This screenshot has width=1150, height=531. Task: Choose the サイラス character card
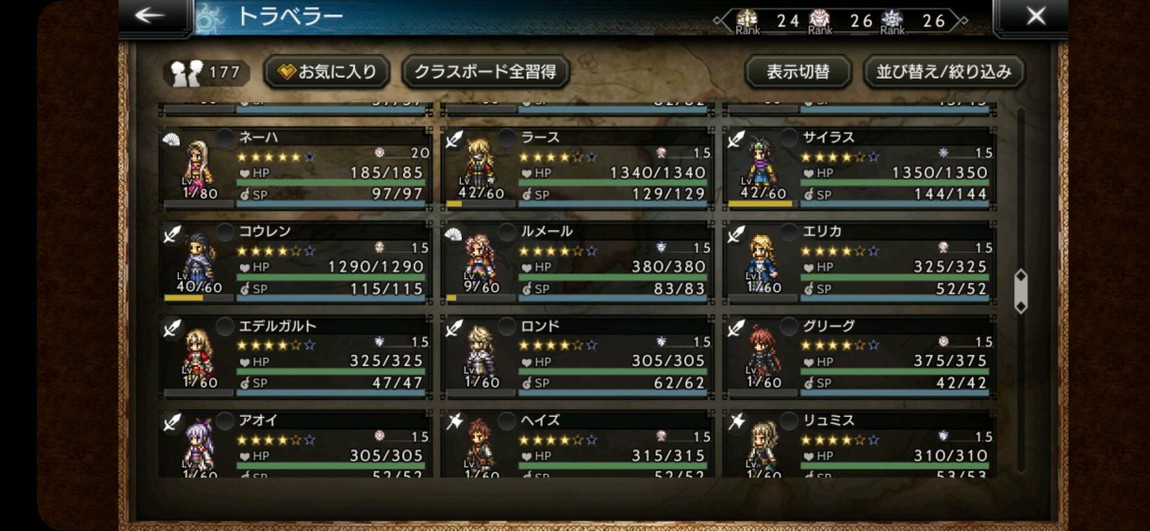coord(860,167)
